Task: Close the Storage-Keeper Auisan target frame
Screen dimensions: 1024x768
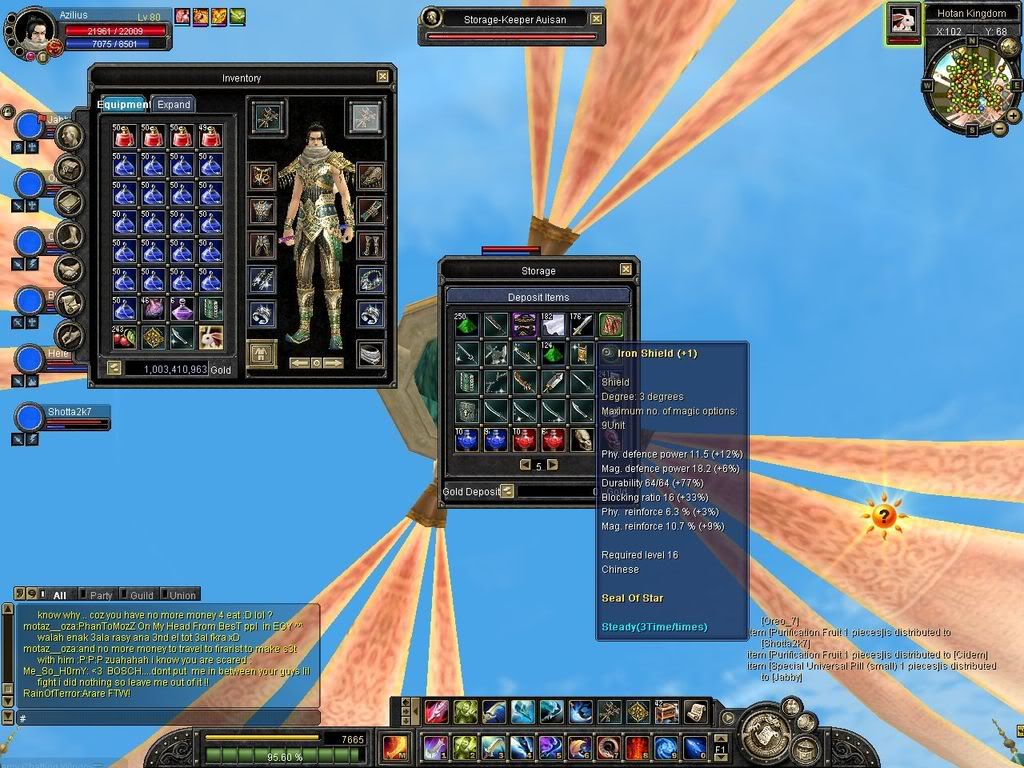Action: point(596,18)
